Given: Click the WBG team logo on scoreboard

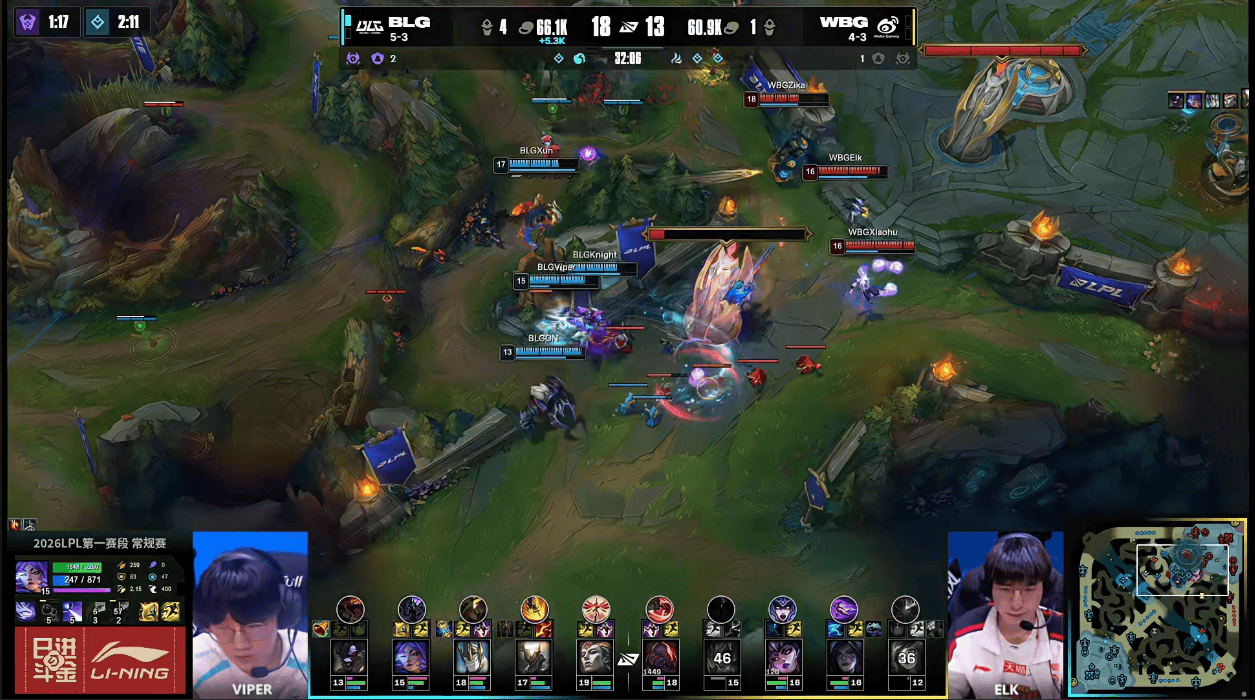Looking at the screenshot, I should pyautogui.click(x=887, y=25).
